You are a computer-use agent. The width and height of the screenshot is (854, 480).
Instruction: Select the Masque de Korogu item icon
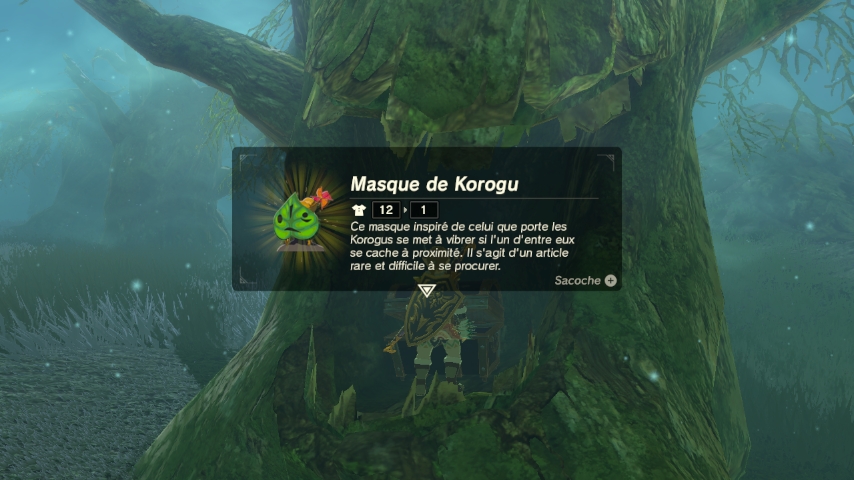pyautogui.click(x=298, y=219)
